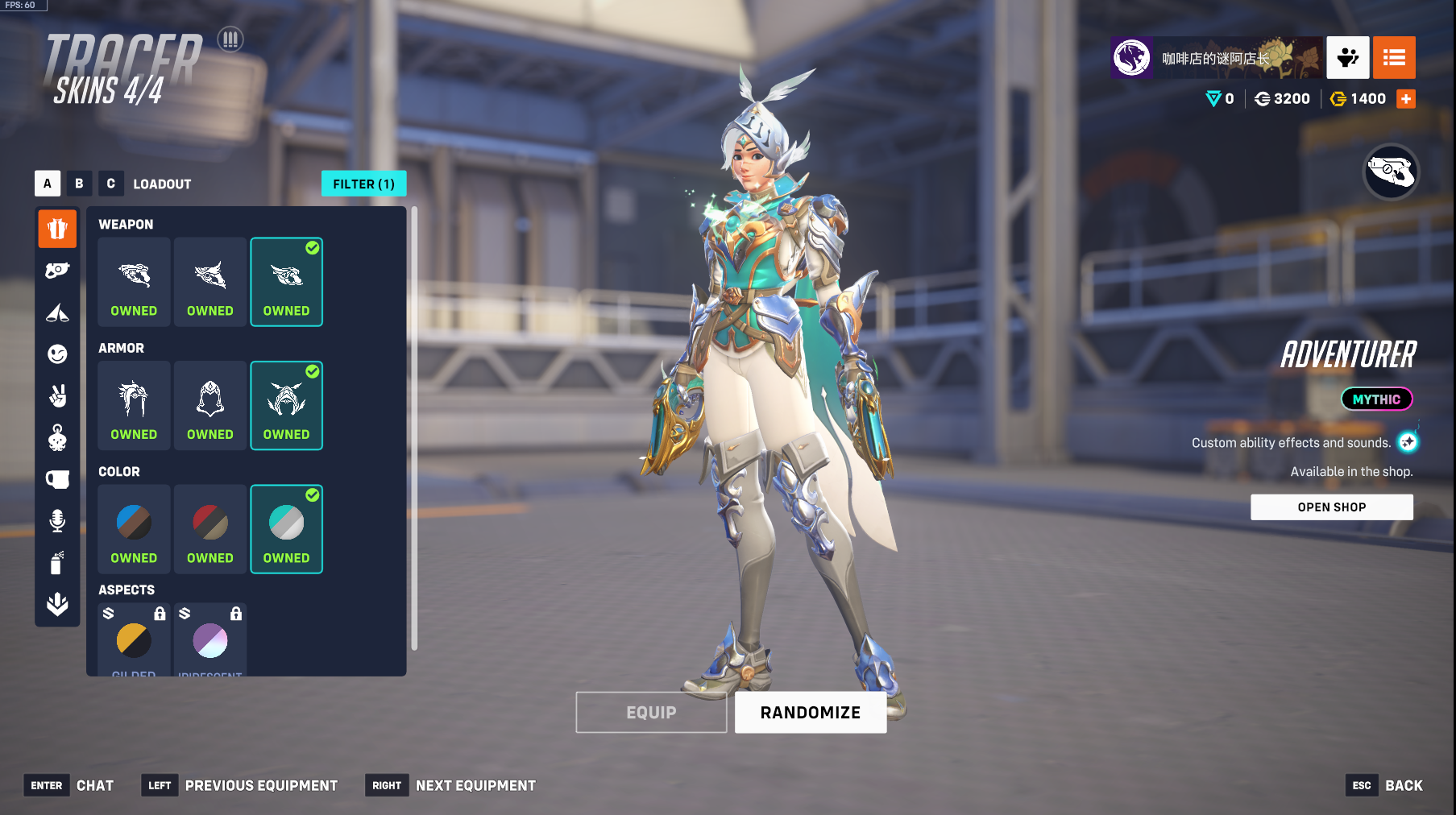Viewport: 1456px width, 815px height.
Task: Select the locked Gilded aspect
Action: pos(134,640)
